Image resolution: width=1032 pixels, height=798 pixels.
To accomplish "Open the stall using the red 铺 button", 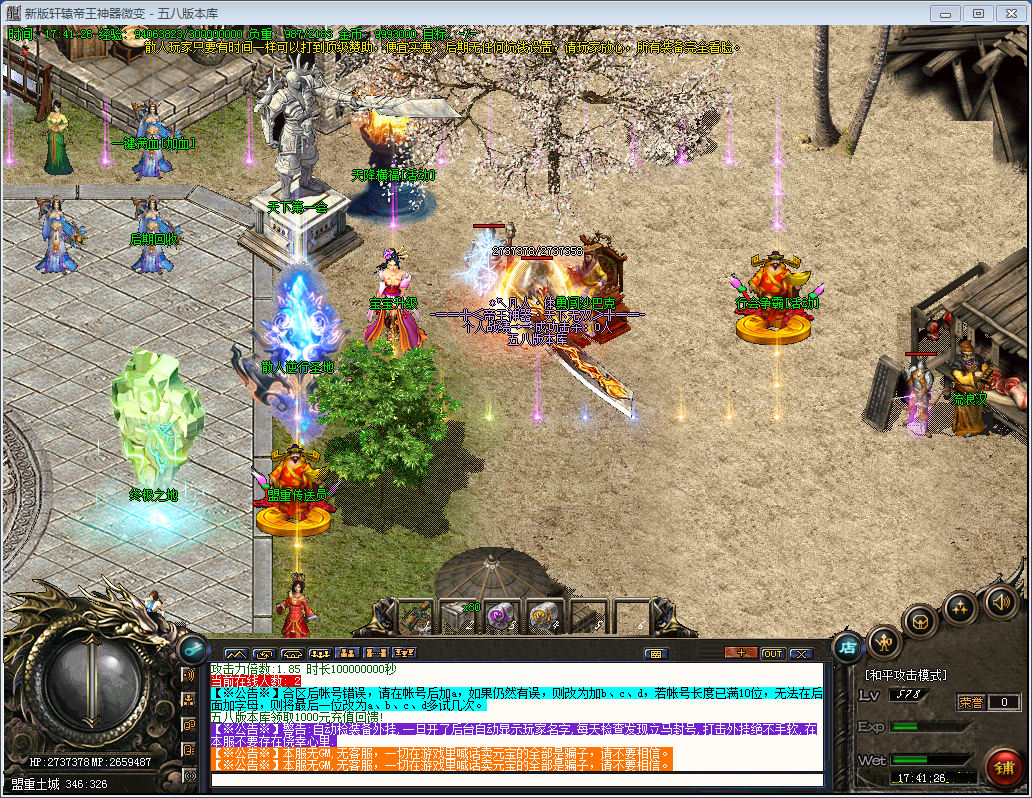I will (x=1003, y=767).
